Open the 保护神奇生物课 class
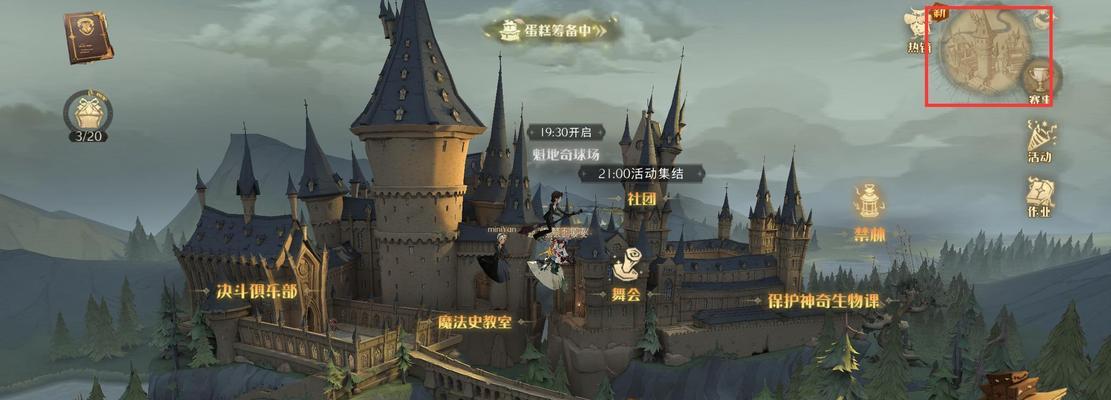The image size is (1111, 400). [x=822, y=300]
